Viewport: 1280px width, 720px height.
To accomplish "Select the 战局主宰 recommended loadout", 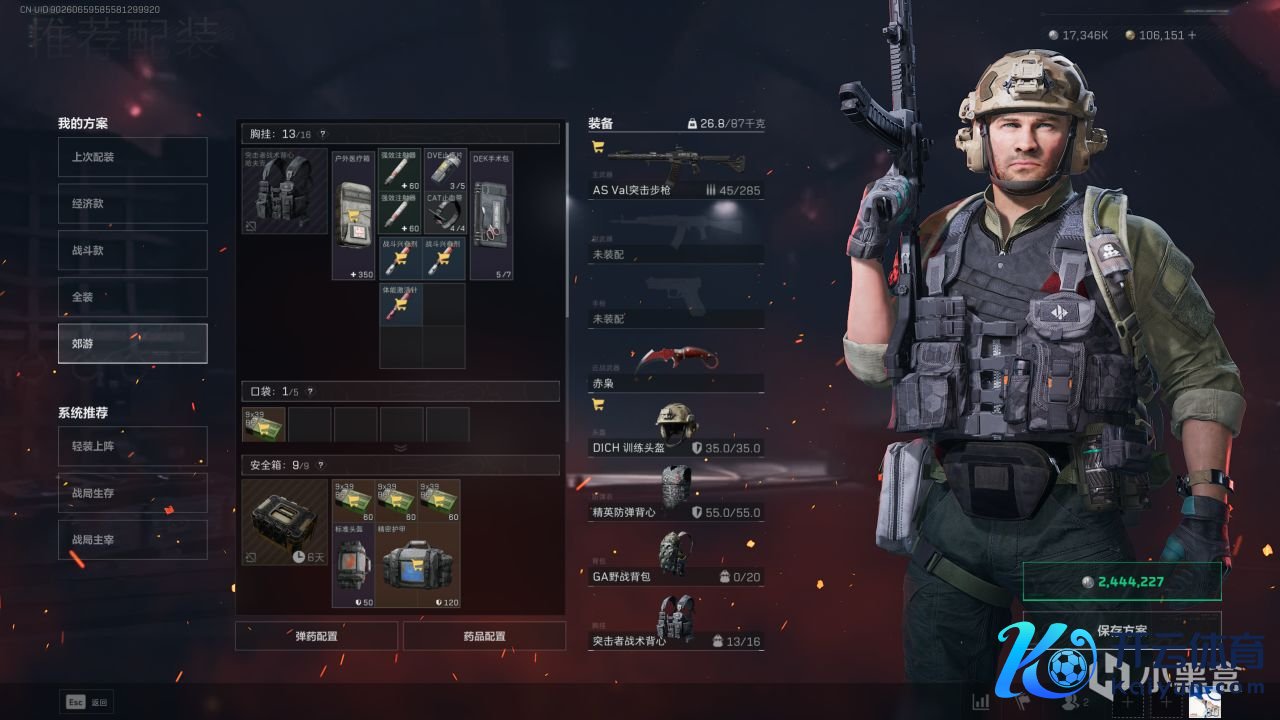I will tap(132, 540).
